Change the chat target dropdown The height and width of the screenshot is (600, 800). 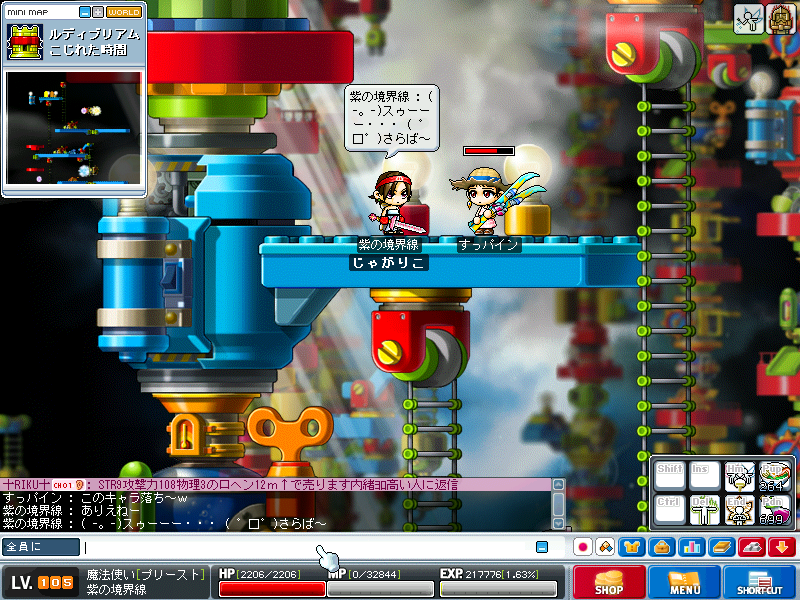click(41, 547)
